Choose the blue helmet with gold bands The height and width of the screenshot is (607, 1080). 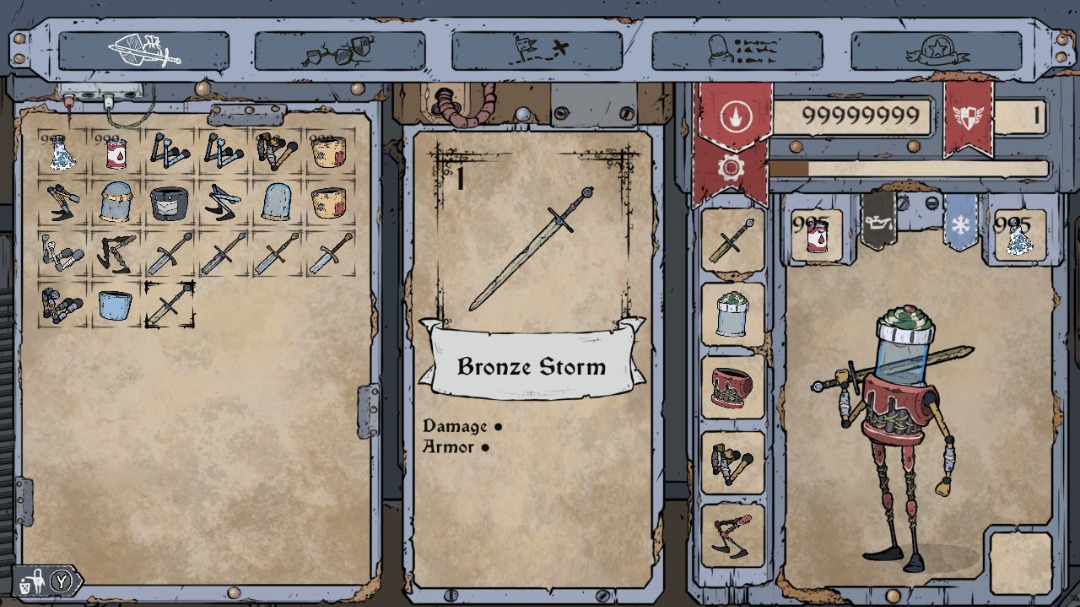[x=115, y=203]
